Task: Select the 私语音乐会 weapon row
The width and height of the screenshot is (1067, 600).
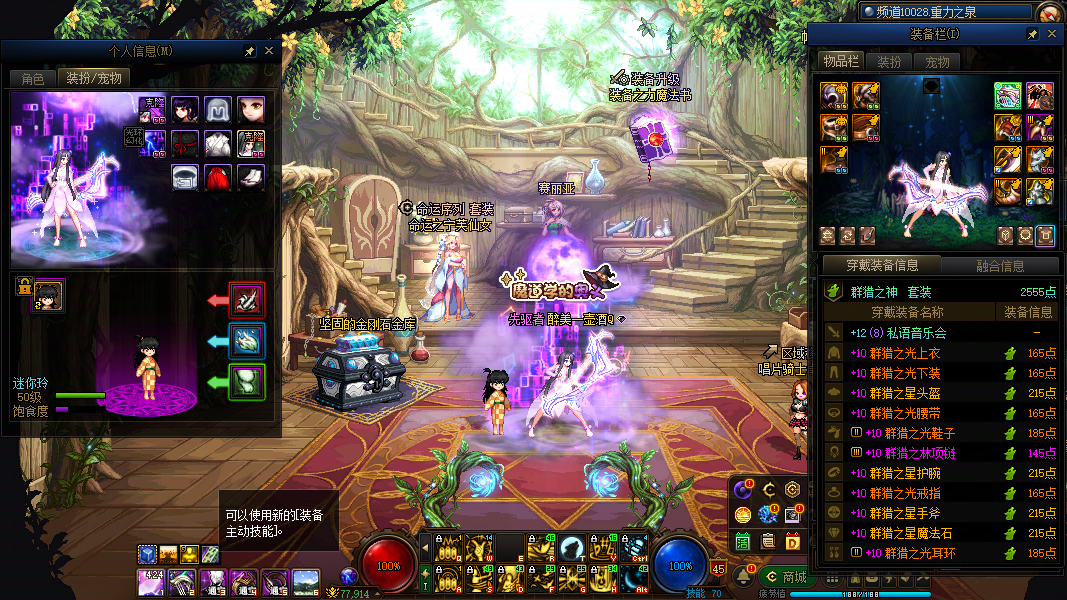Action: (920, 333)
